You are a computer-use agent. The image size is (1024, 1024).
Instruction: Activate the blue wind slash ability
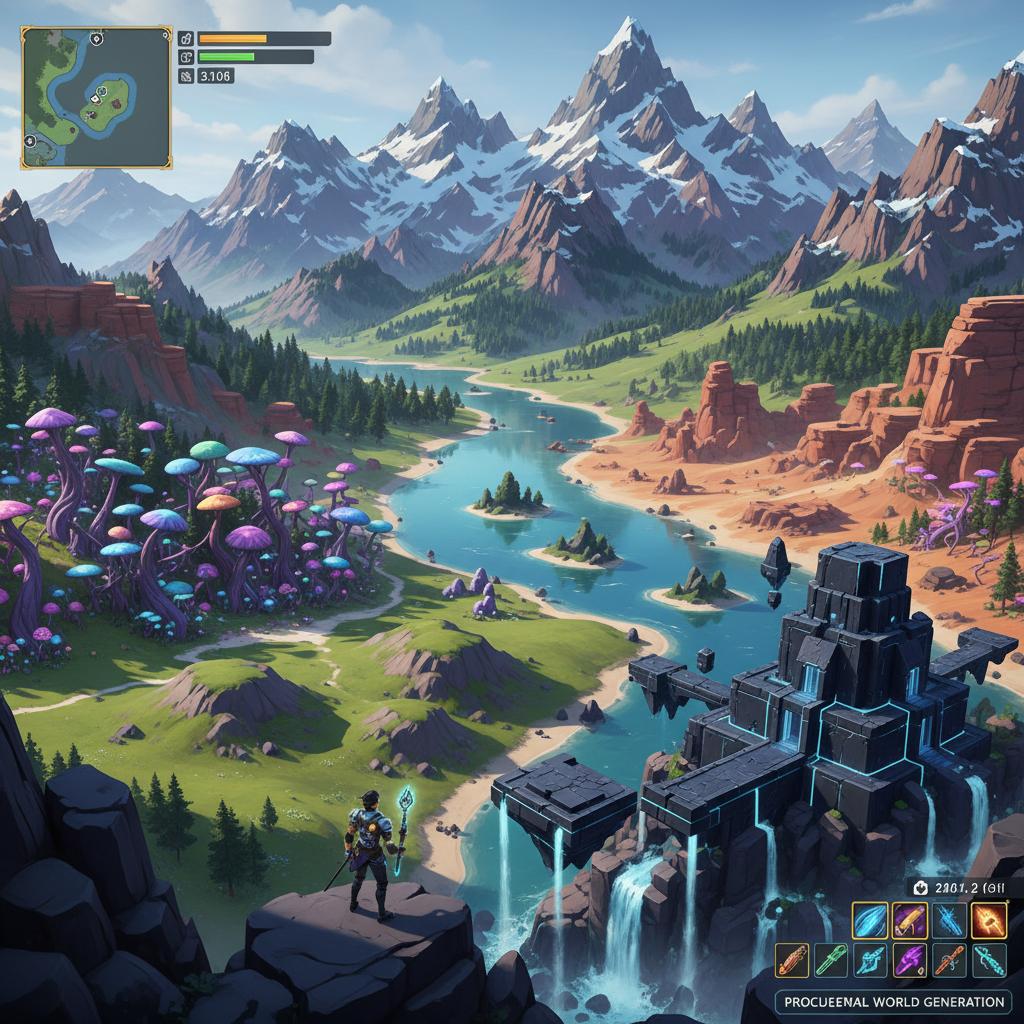(x=869, y=920)
